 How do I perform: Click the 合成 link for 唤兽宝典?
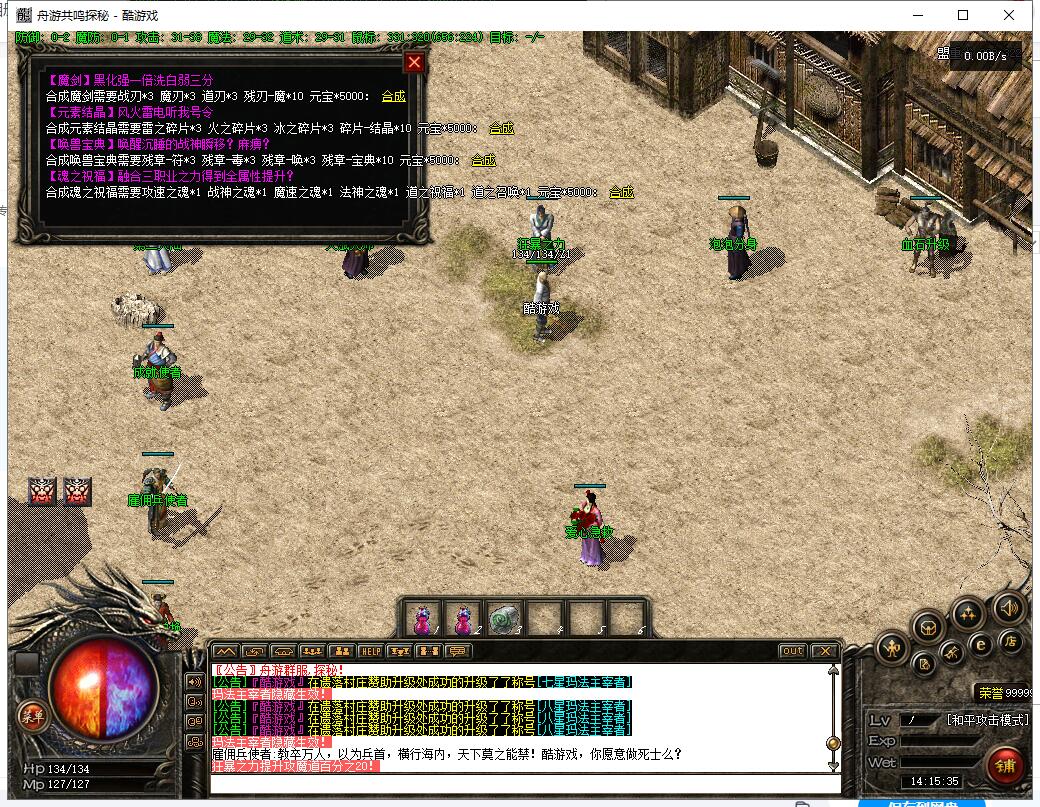click(483, 160)
